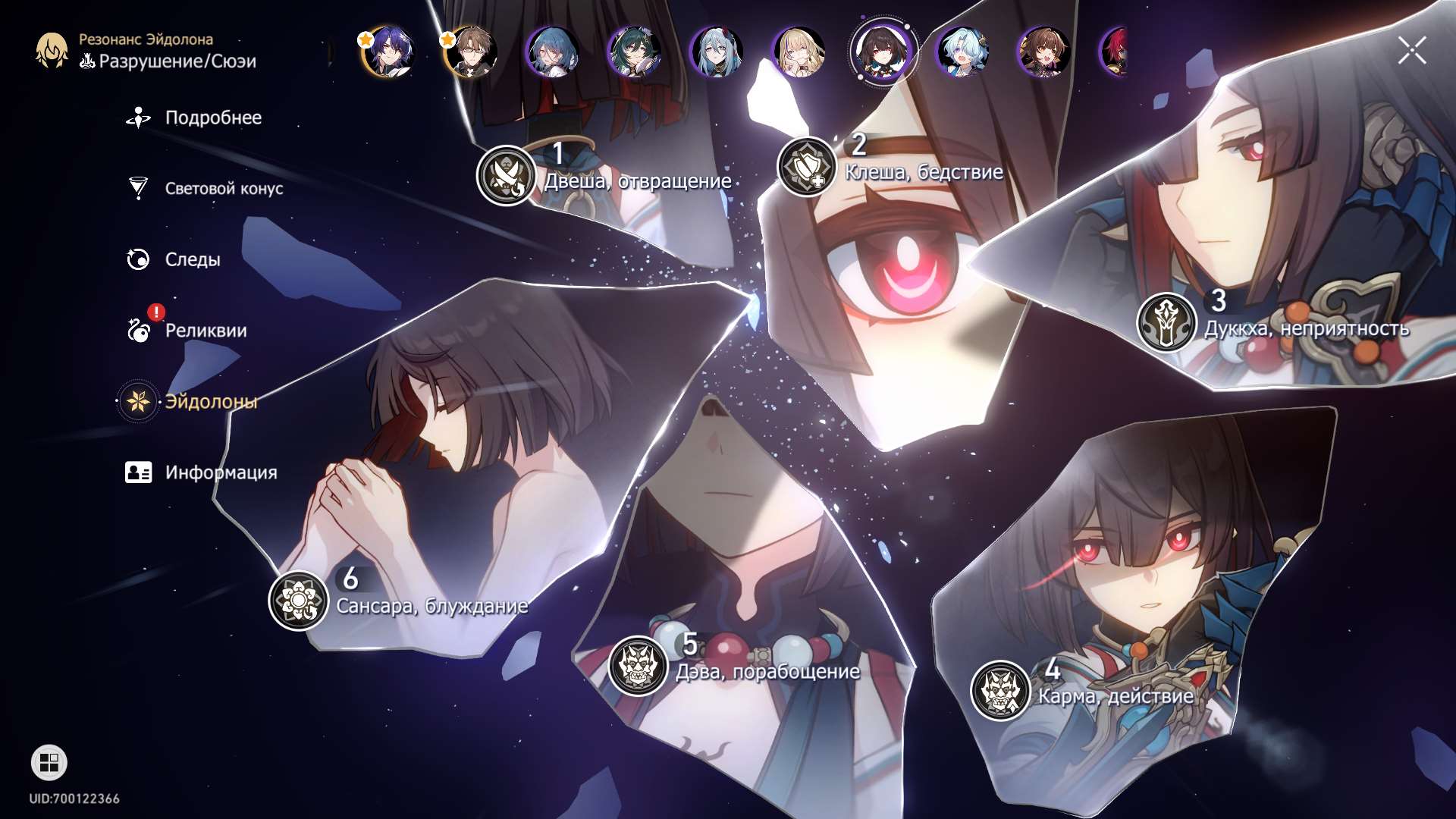The height and width of the screenshot is (819, 1456).
Task: Click the Следы traces icon in the sidebar
Action: (137, 259)
